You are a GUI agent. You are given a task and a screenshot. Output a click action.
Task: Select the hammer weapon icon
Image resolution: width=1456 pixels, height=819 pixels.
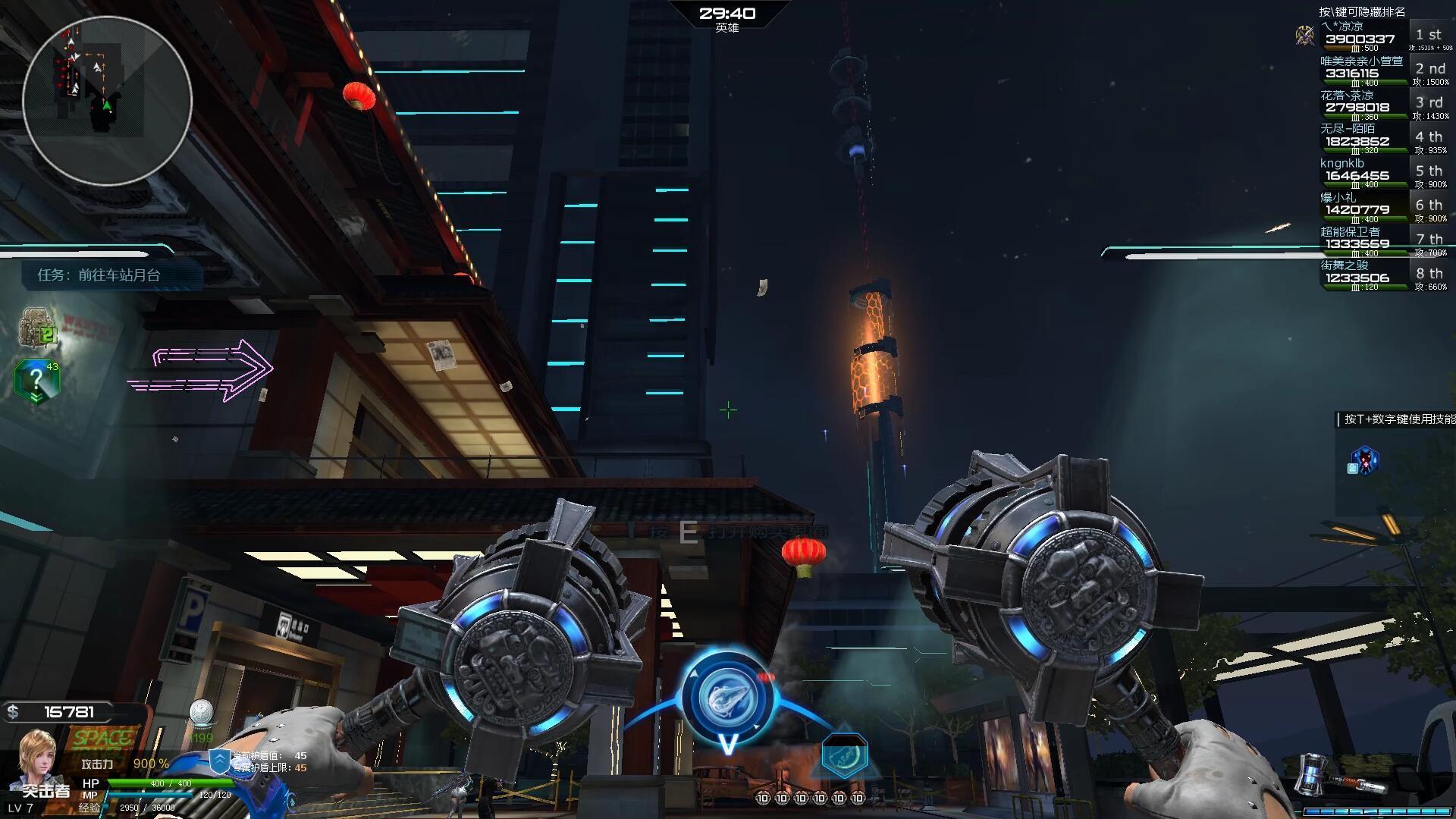[1326, 773]
